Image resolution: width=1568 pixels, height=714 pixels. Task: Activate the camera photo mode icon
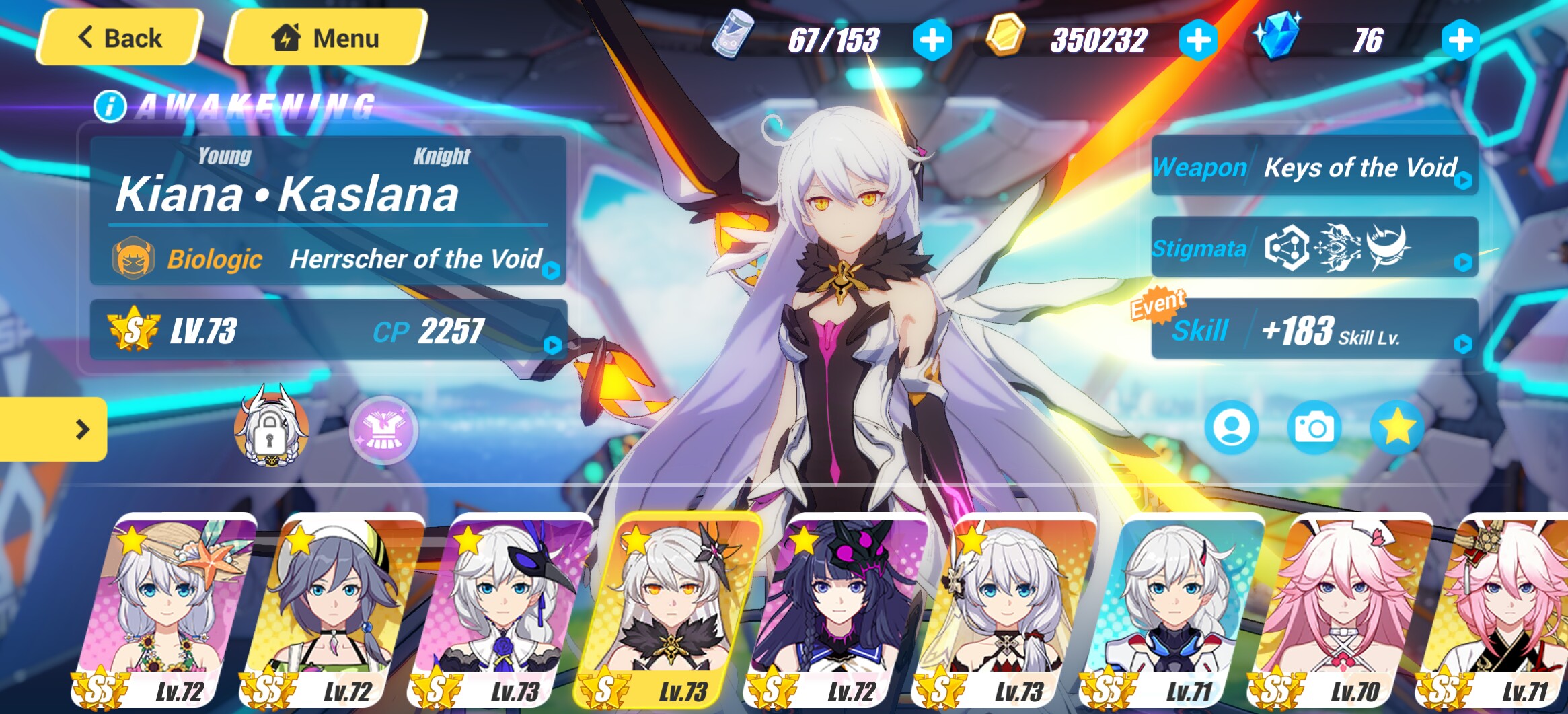point(1314,428)
